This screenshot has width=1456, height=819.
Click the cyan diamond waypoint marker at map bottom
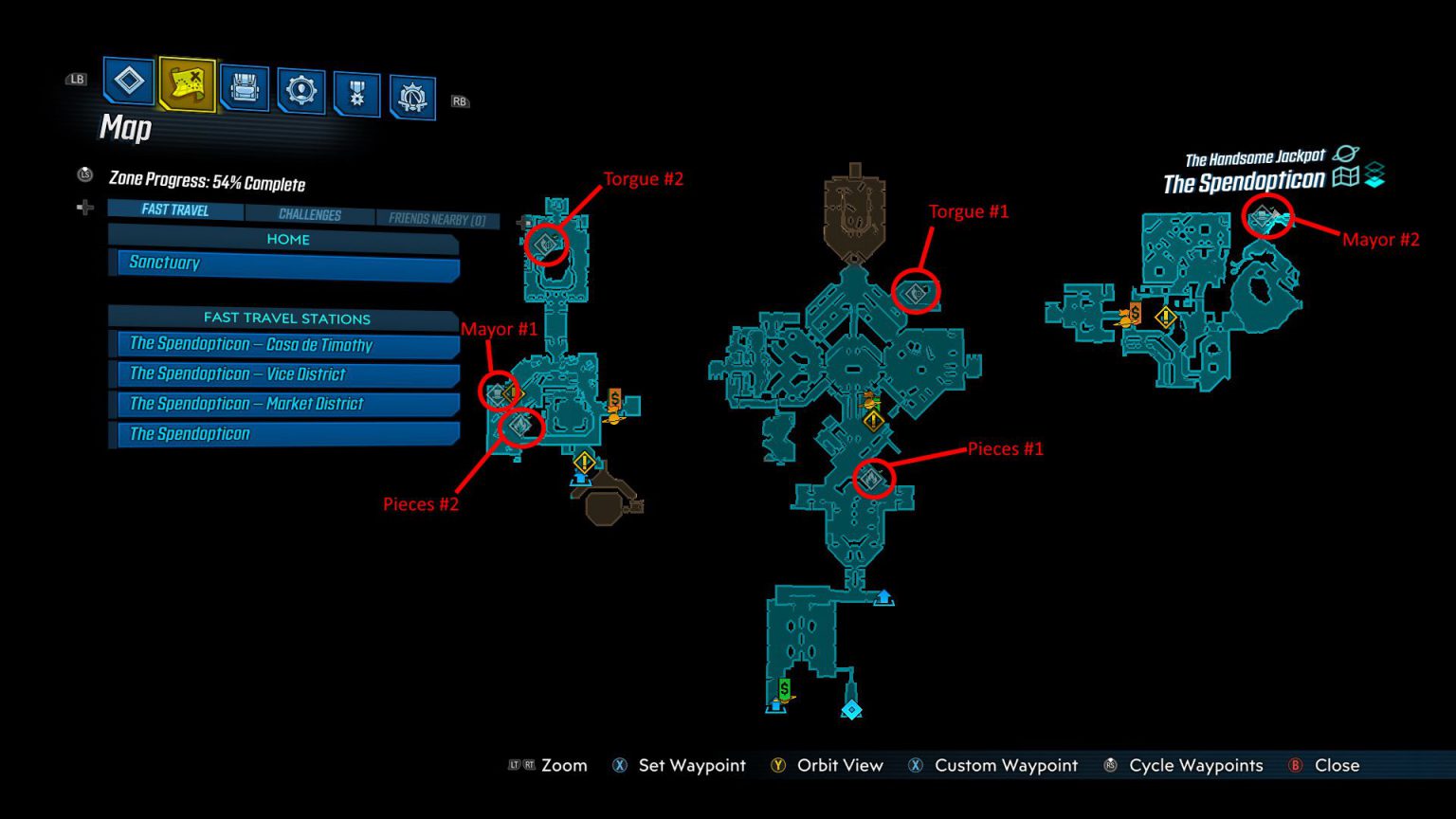click(852, 707)
